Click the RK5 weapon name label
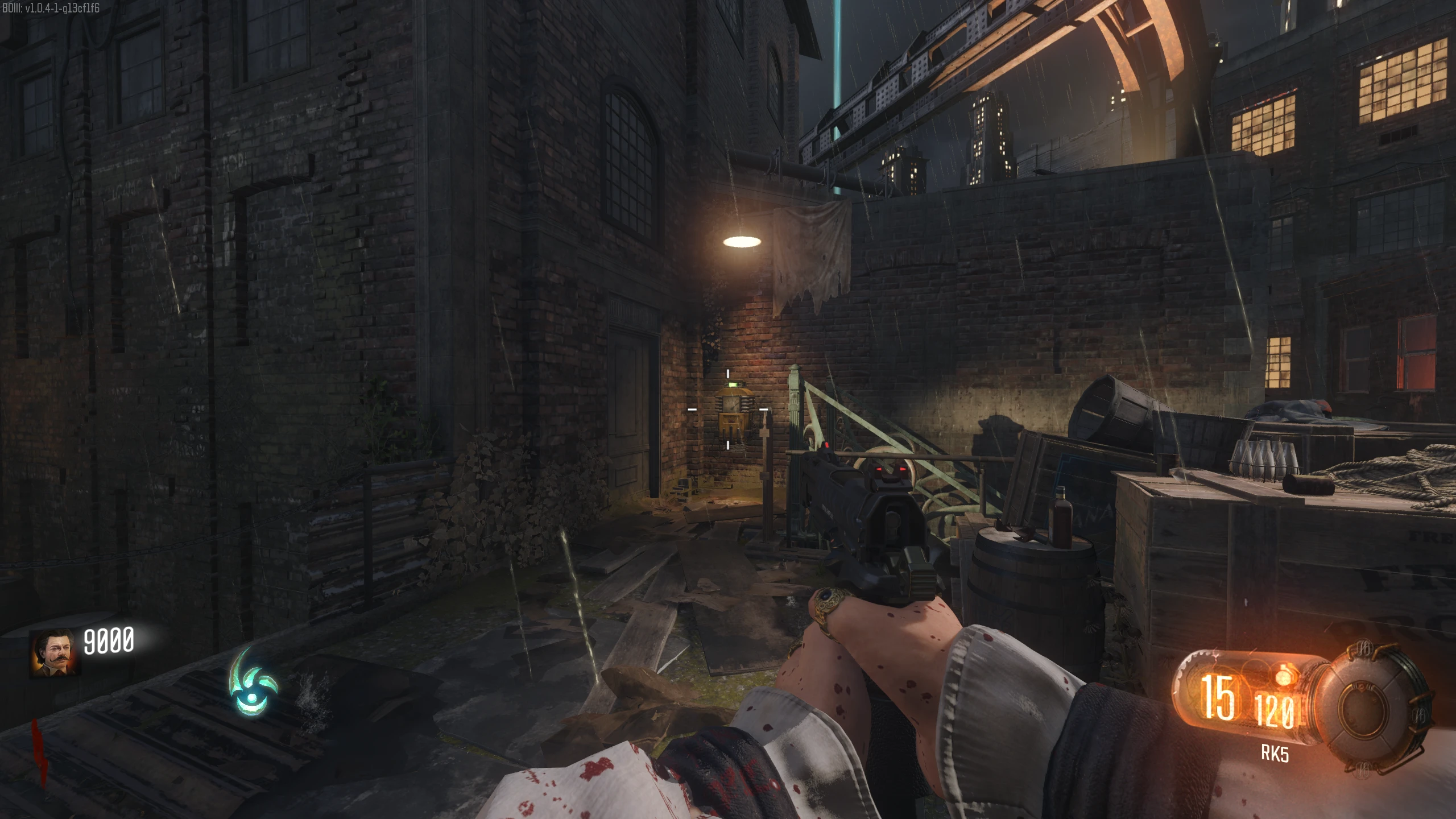Screen dimensions: 1456x819 tap(1275, 753)
